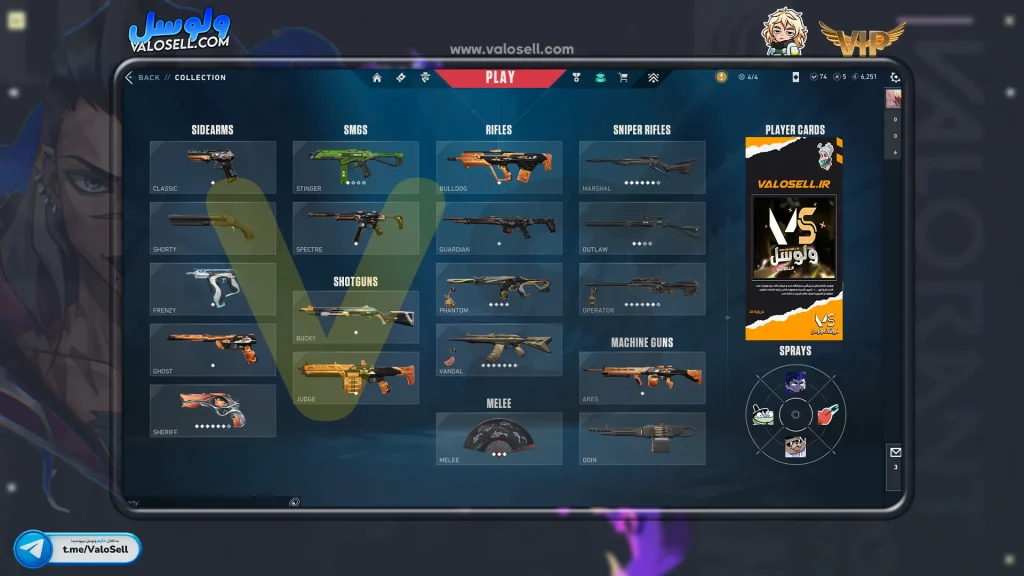
Task: Open the Melee weapon slot
Action: coord(499,439)
